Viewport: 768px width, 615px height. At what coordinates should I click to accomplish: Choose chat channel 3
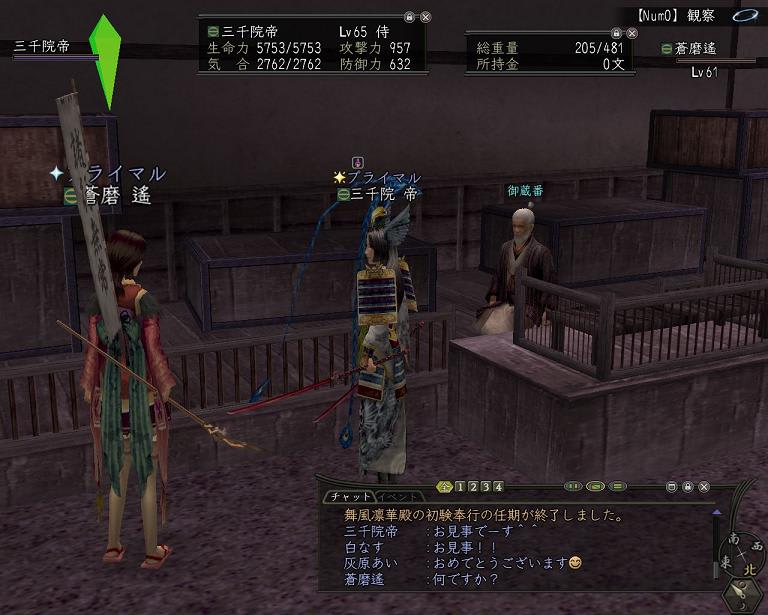coord(486,487)
